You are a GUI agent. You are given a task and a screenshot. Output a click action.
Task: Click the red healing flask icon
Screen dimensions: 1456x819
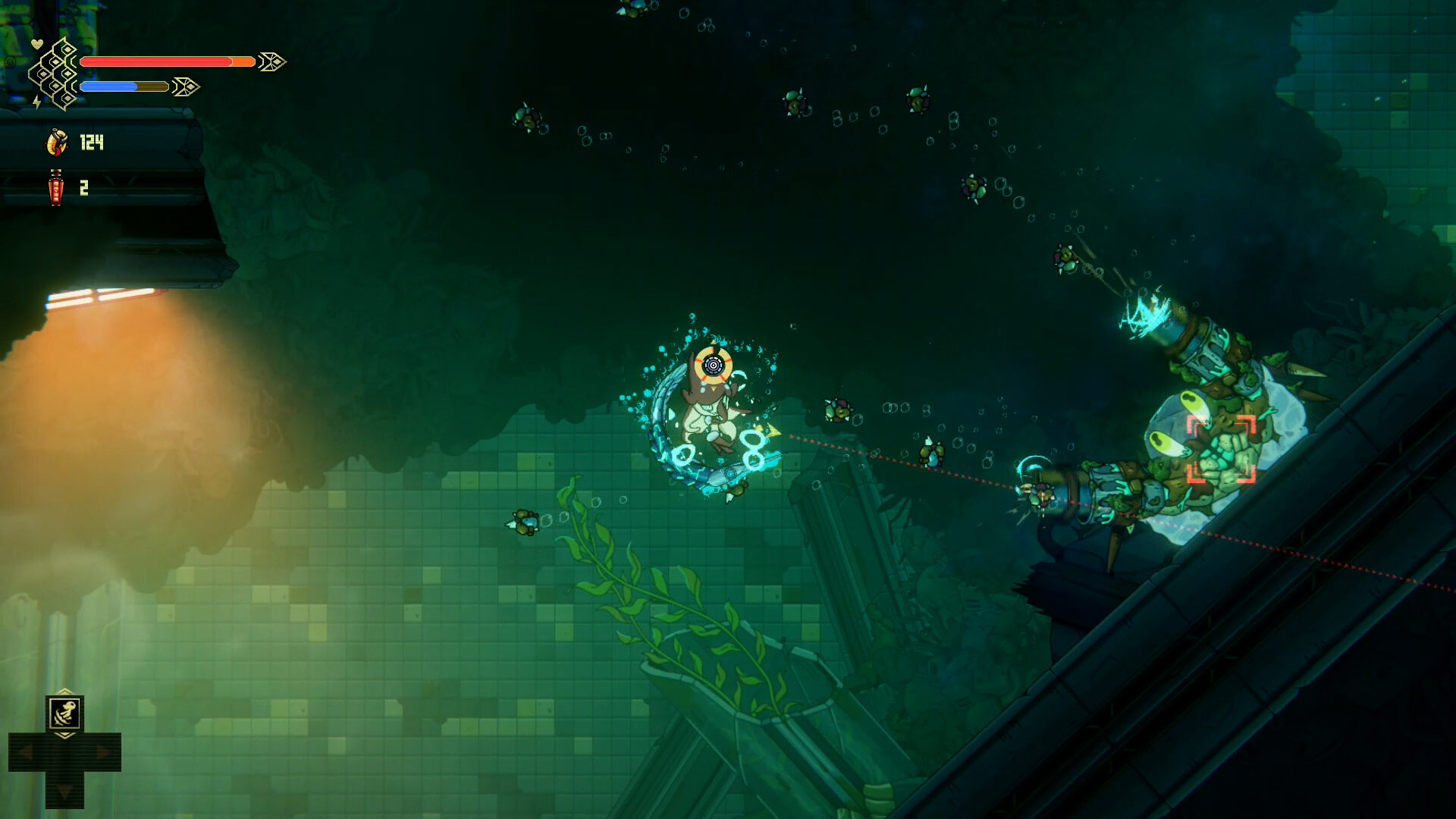pos(55,187)
